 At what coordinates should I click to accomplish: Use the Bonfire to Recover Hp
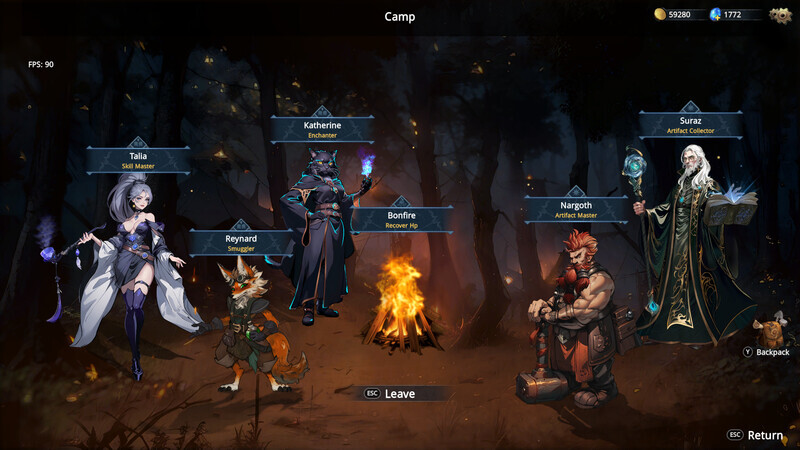tap(401, 220)
